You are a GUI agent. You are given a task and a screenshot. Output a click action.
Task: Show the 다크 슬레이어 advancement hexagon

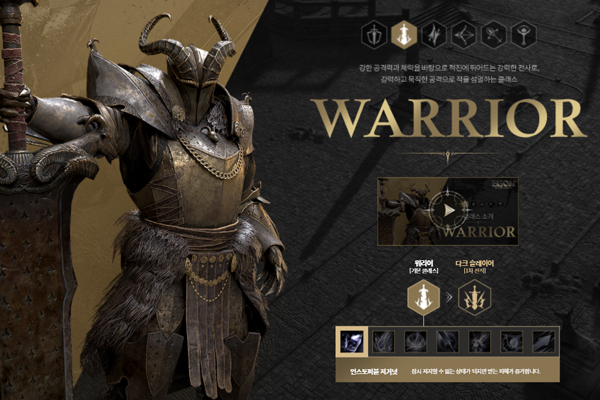[x=475, y=296]
